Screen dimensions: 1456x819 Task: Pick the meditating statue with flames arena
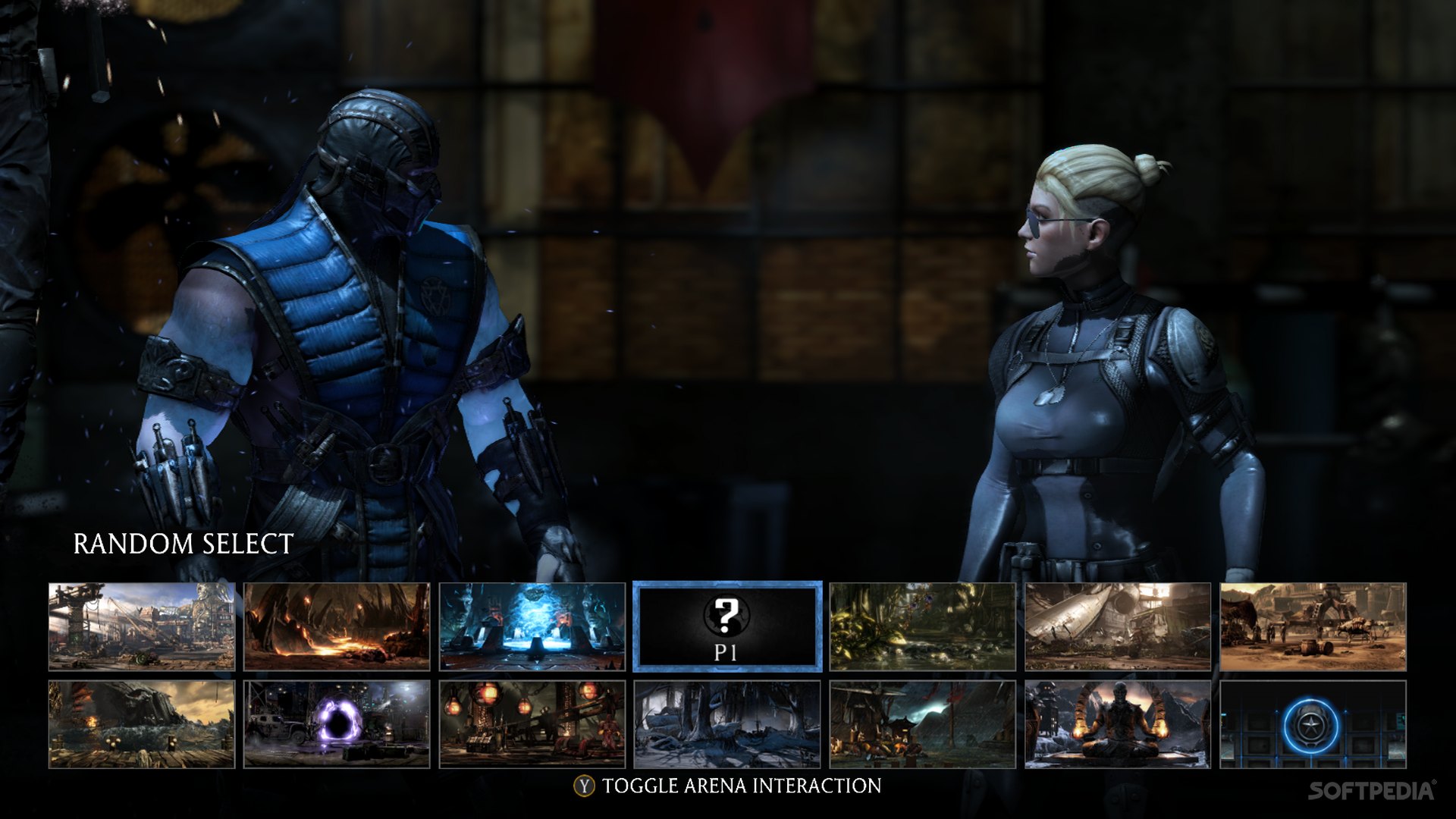tap(1118, 724)
